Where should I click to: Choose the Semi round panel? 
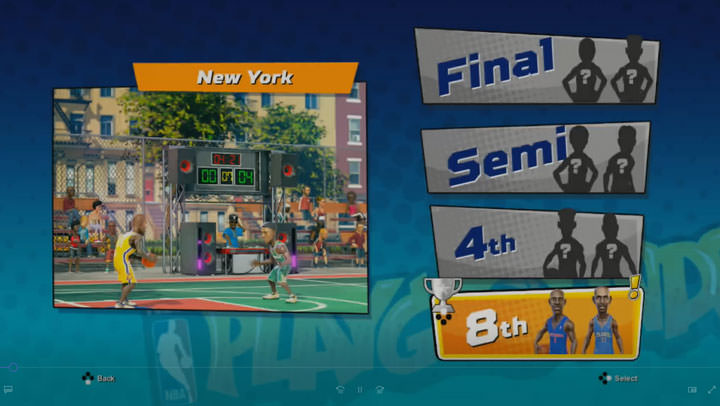[536, 158]
